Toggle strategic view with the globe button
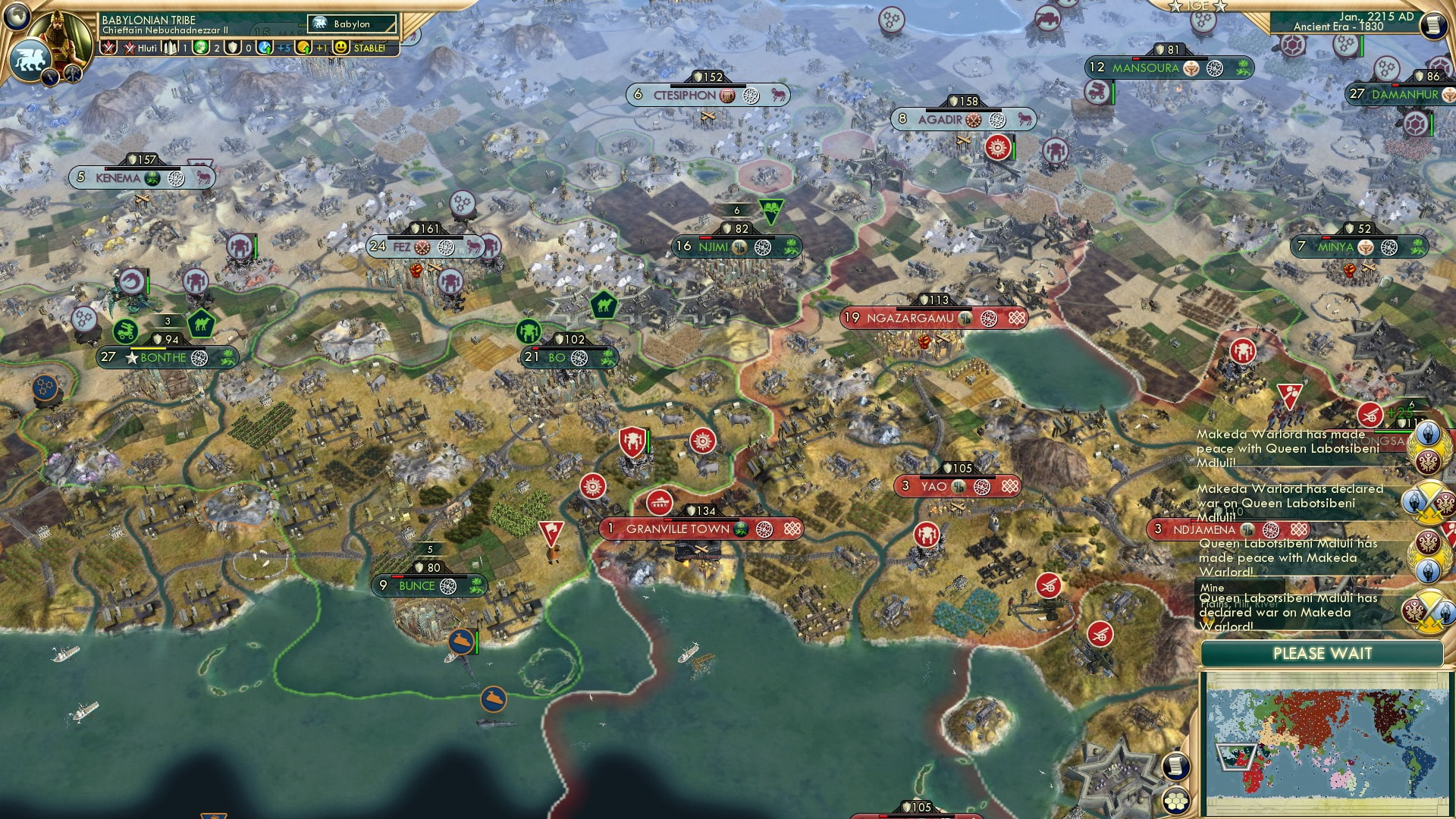 point(17,17)
